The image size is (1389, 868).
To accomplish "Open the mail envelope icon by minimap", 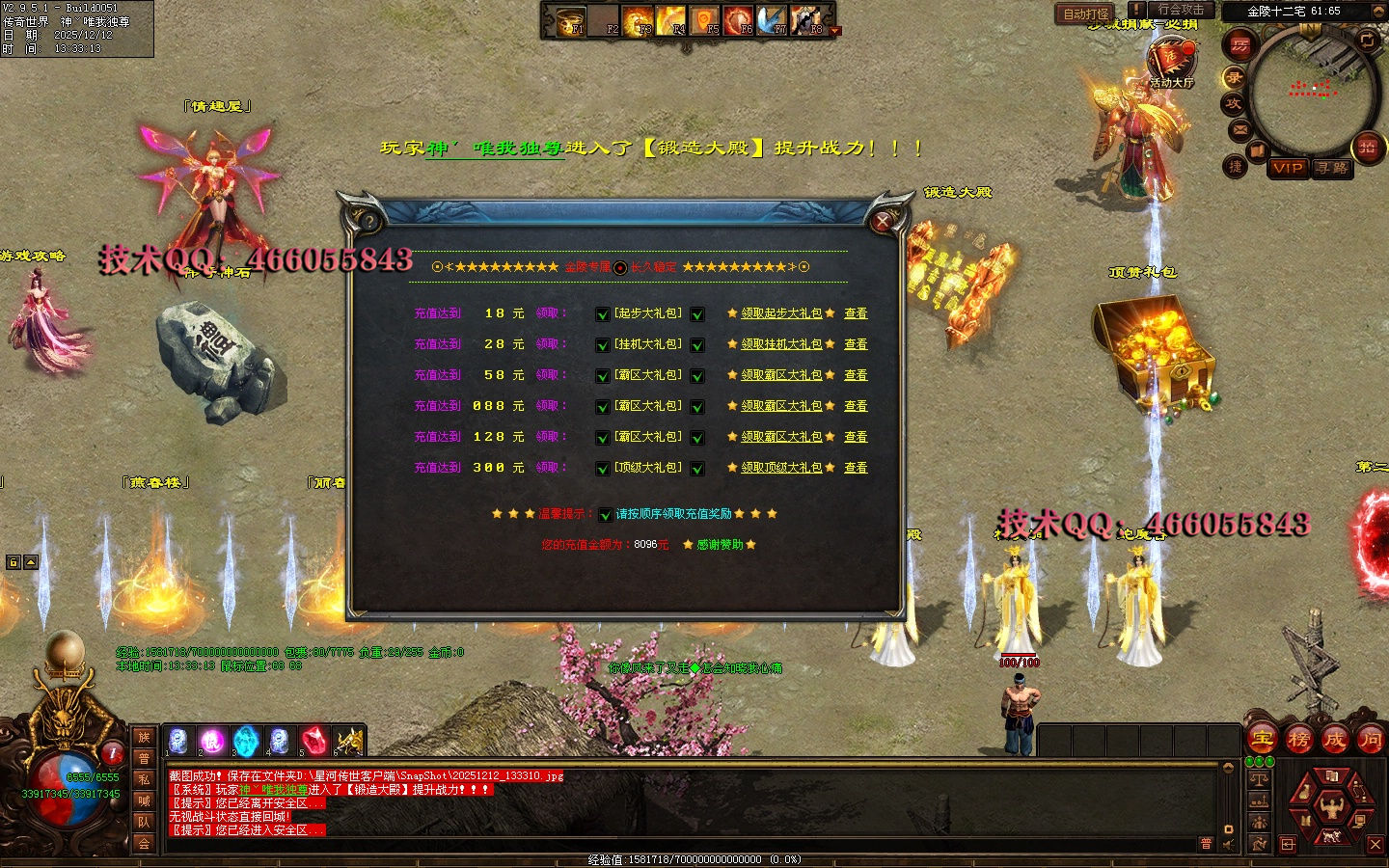I will pos(1240,129).
